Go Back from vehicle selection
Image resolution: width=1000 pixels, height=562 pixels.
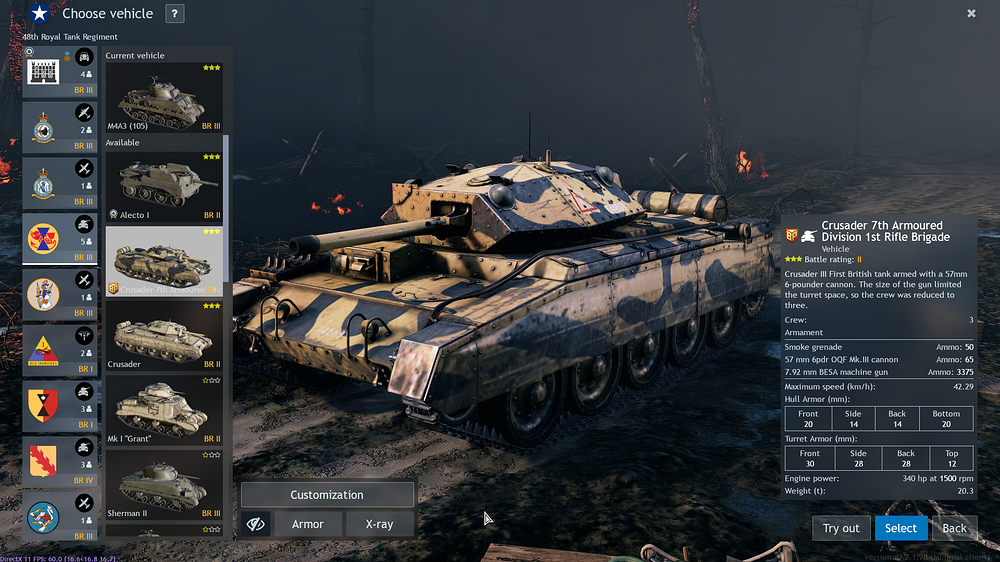click(x=955, y=528)
